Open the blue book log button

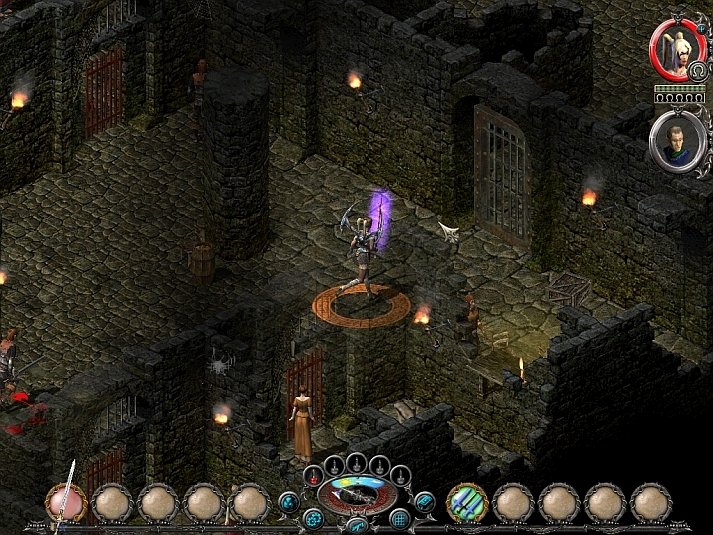click(424, 501)
